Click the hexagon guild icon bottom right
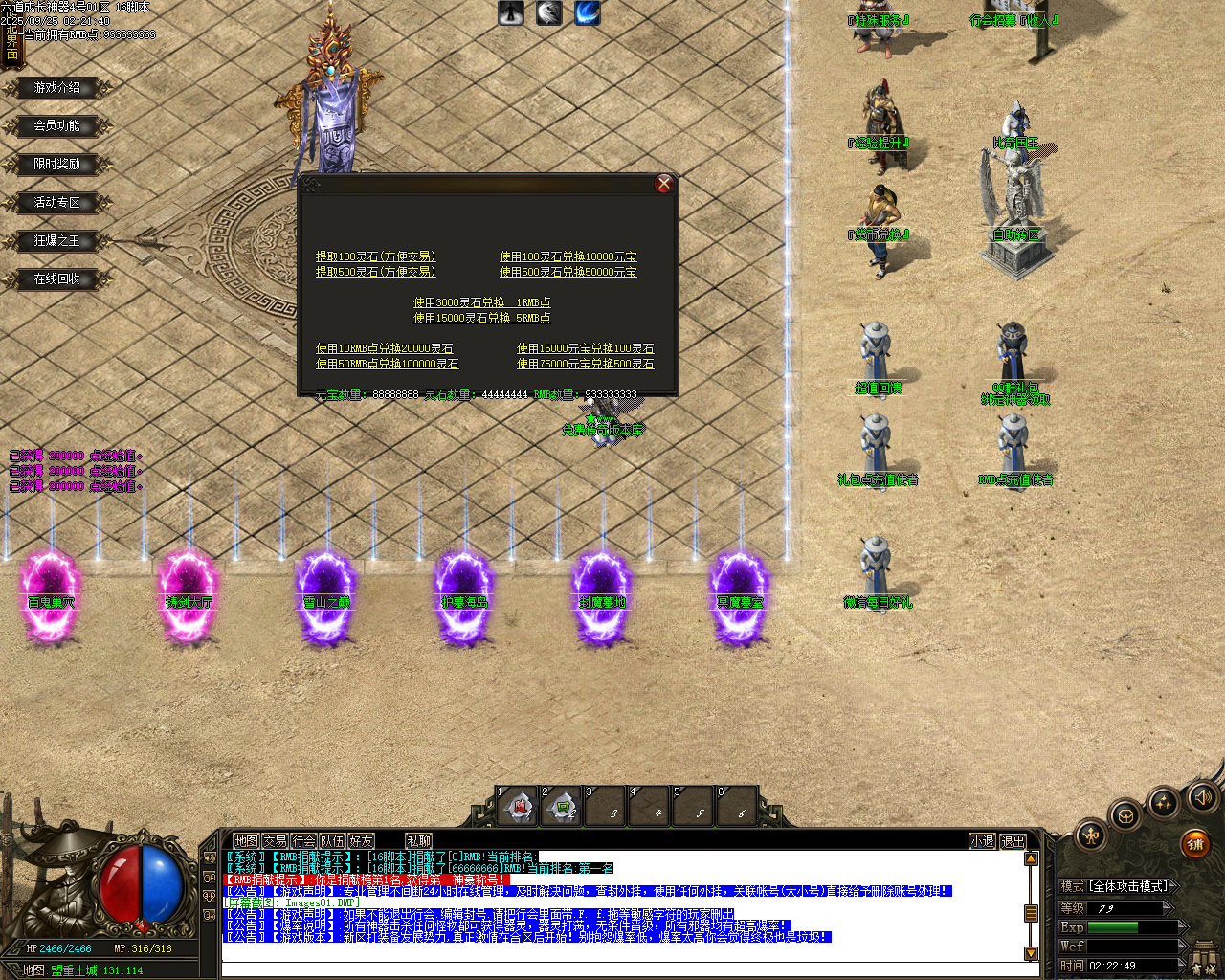Image resolution: width=1225 pixels, height=980 pixels. pos(1124,815)
